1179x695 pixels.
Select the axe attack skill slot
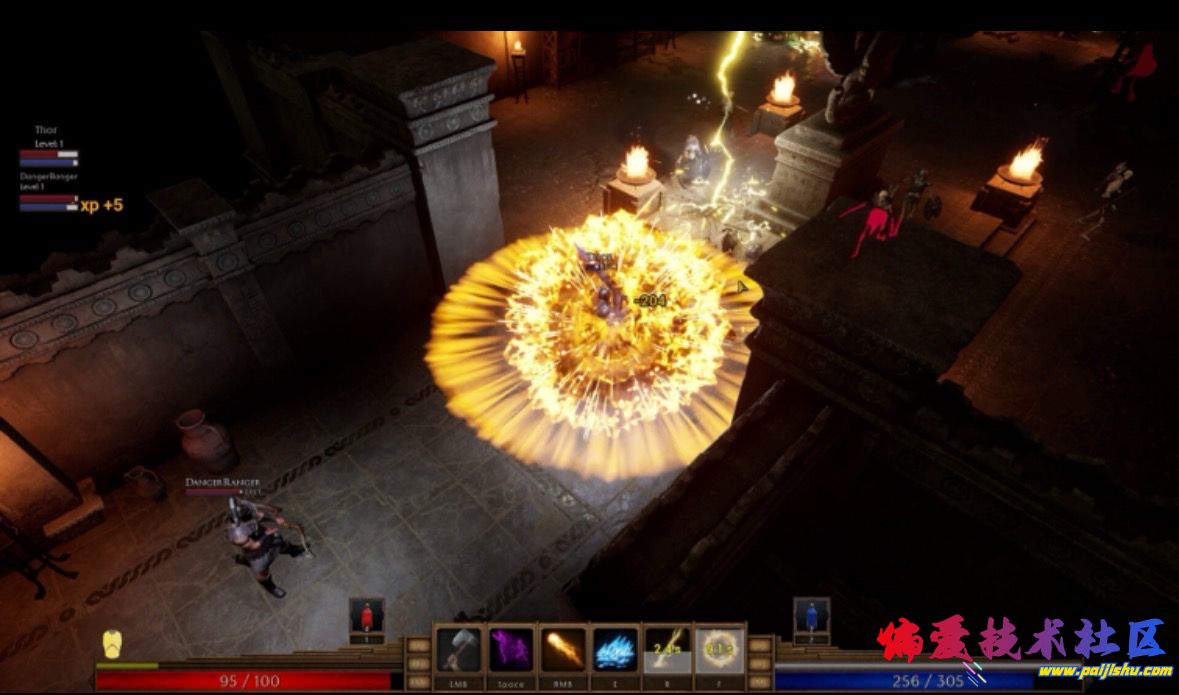459,650
